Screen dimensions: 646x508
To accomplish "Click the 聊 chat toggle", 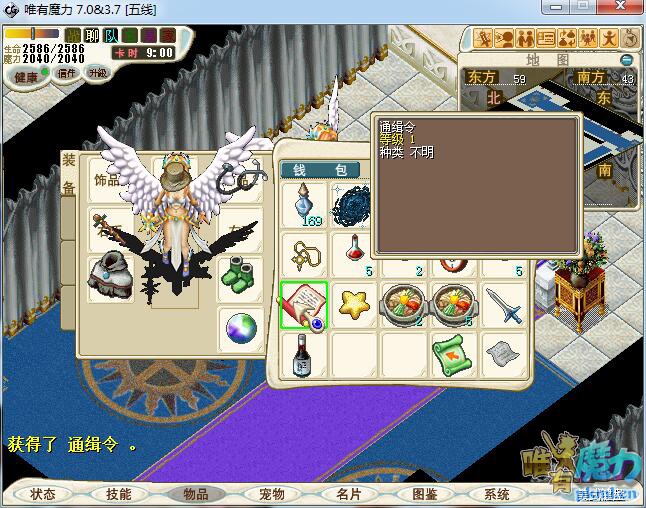I will 90,36.
